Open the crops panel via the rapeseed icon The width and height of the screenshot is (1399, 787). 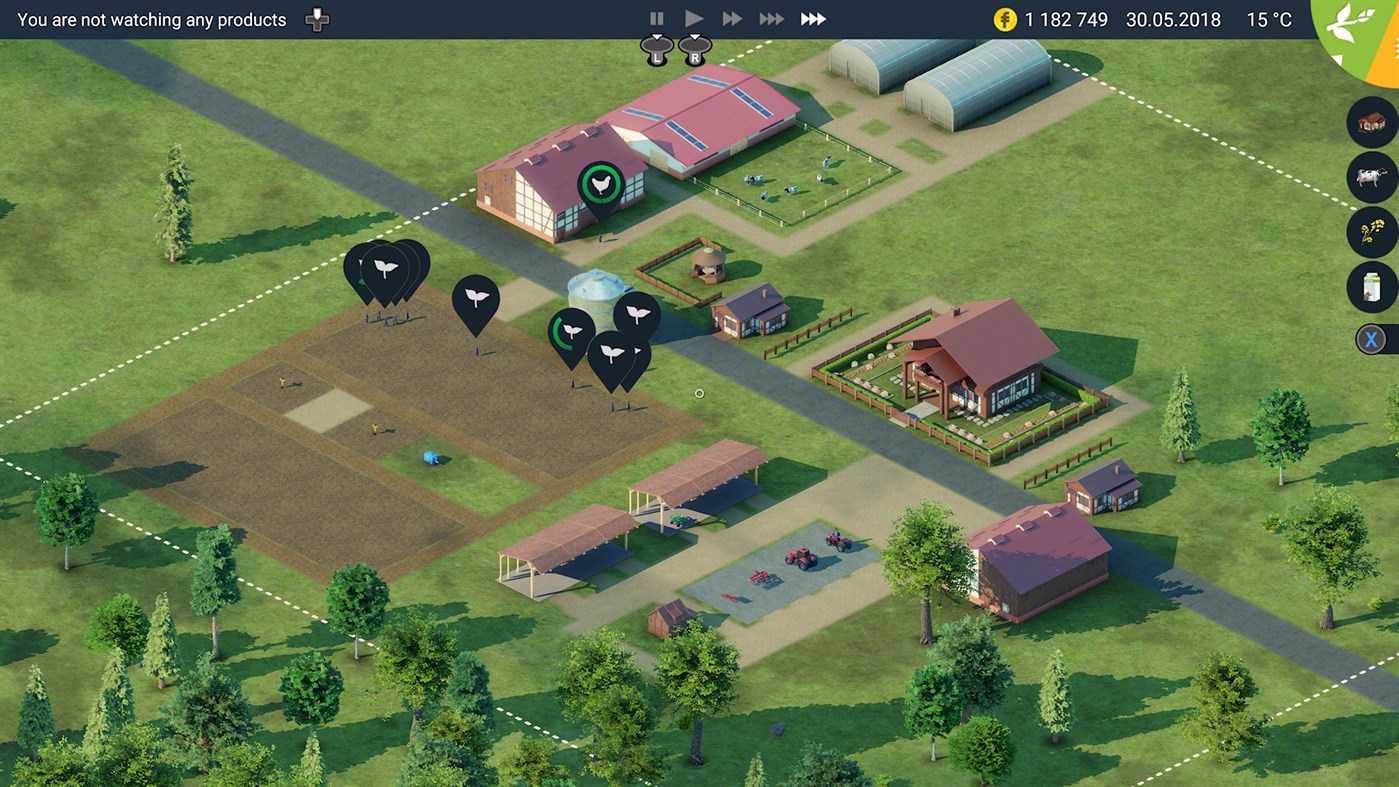(x=1371, y=233)
